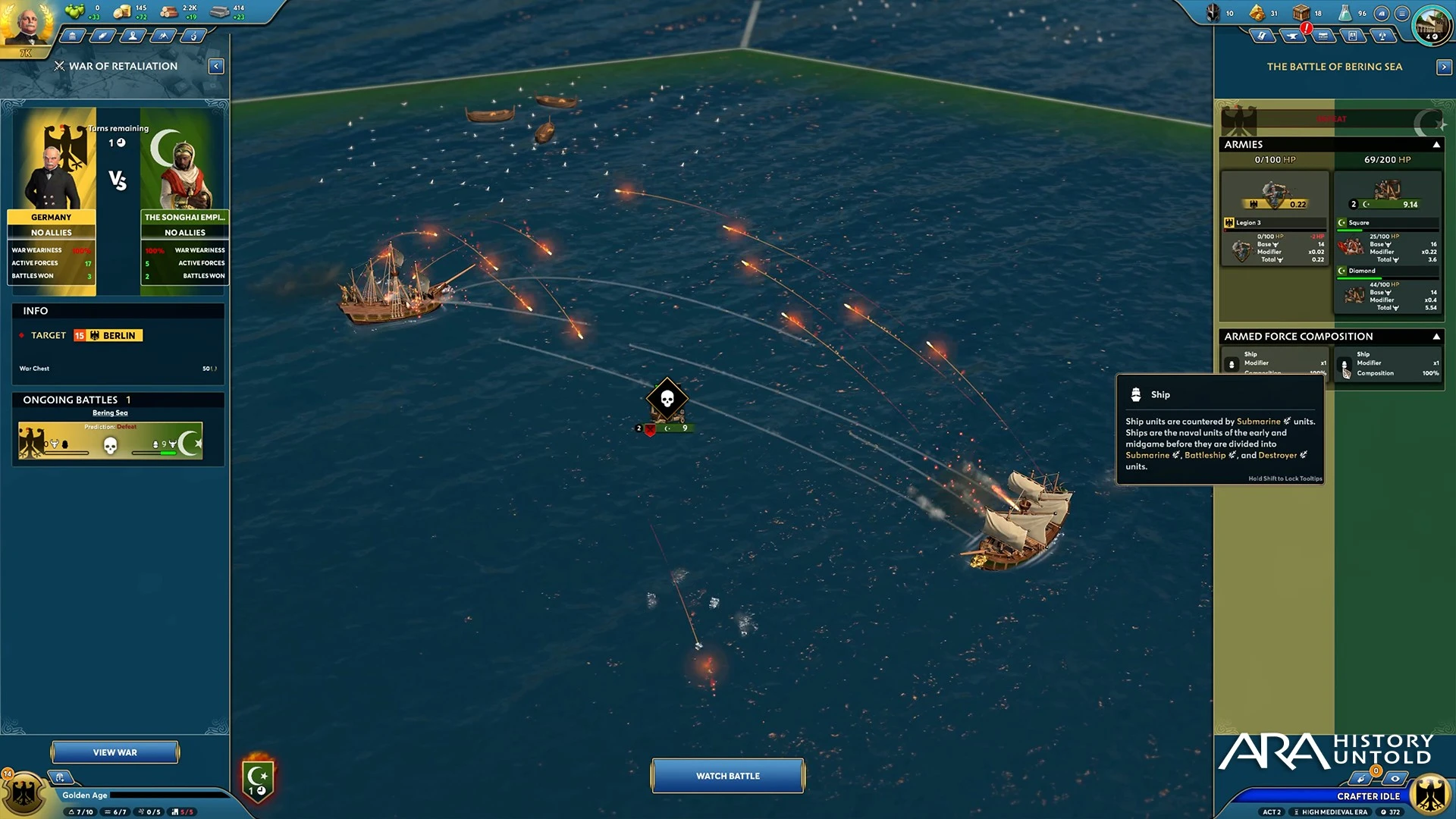Collapse the War of Retaliation panel
This screenshot has width=1456, height=819.
click(x=216, y=67)
